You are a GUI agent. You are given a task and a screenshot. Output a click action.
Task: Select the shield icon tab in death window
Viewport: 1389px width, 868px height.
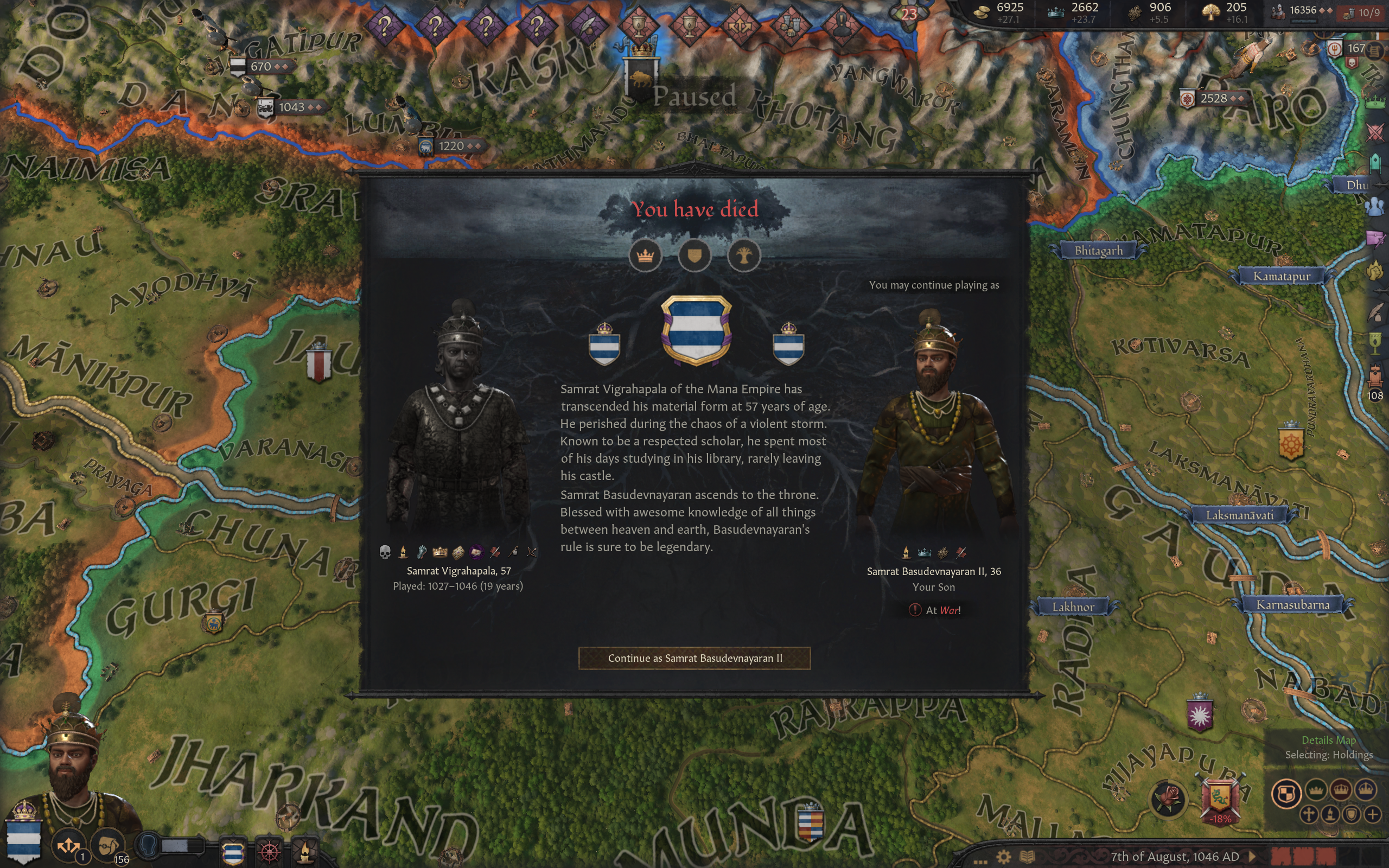(694, 256)
